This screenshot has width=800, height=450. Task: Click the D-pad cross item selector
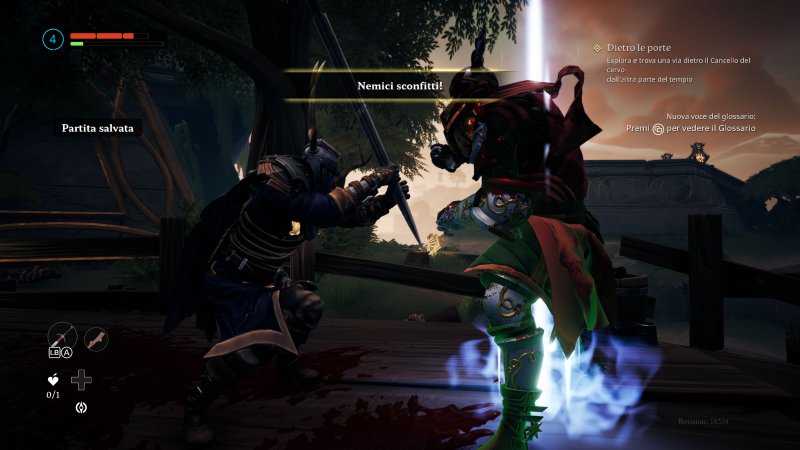81,380
